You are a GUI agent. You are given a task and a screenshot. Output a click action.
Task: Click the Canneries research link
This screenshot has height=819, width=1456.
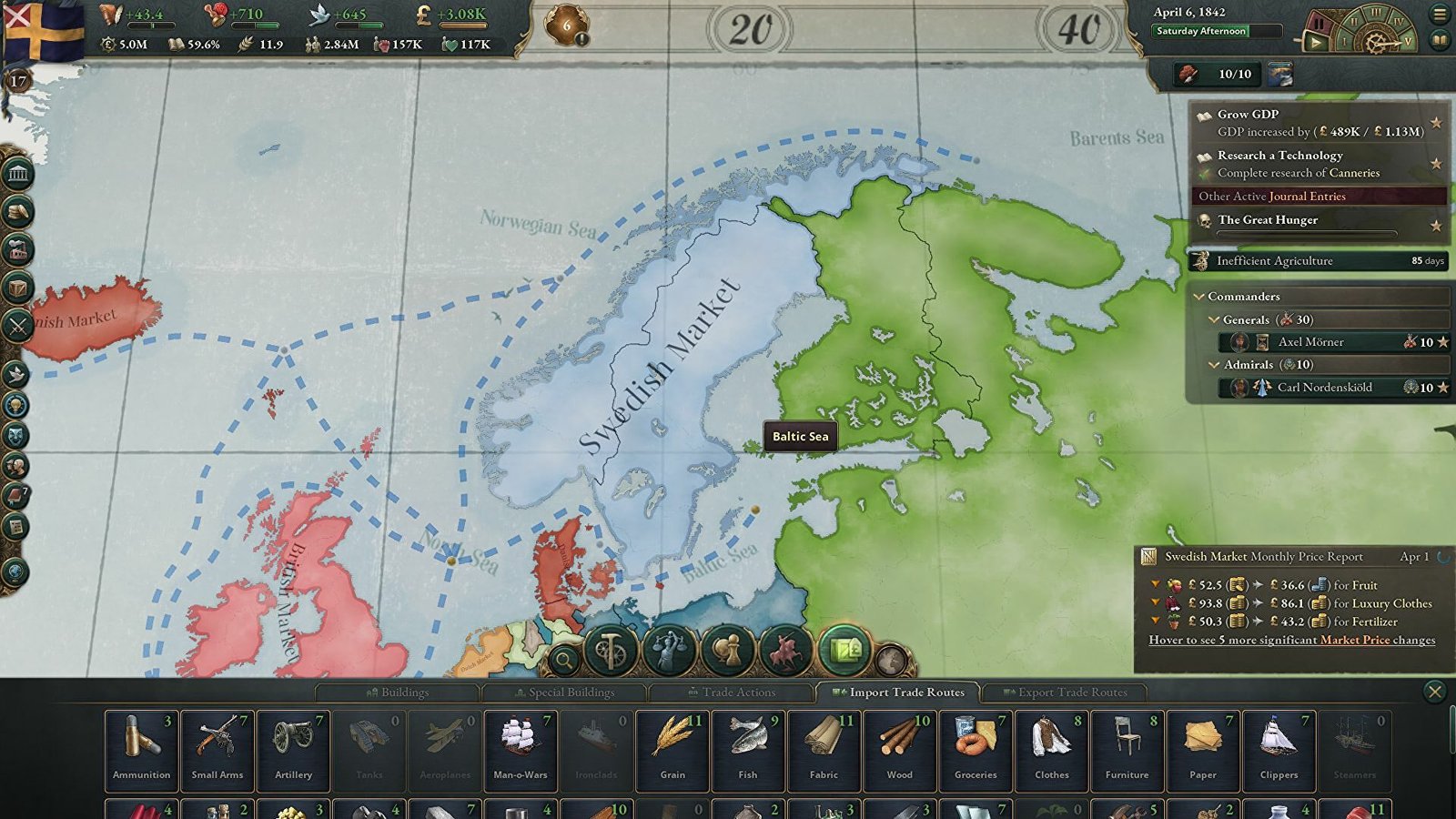1355,173
